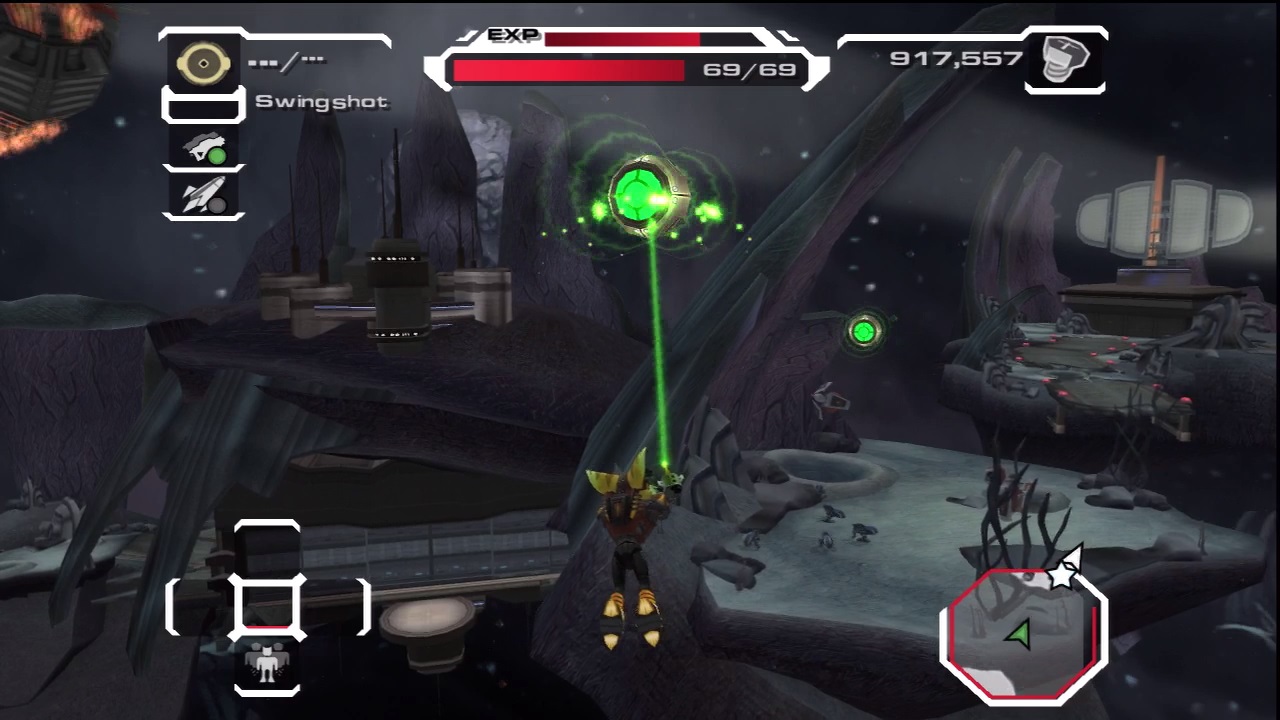Click the small green orb floating on the right
1280x720 pixels.
point(863,332)
